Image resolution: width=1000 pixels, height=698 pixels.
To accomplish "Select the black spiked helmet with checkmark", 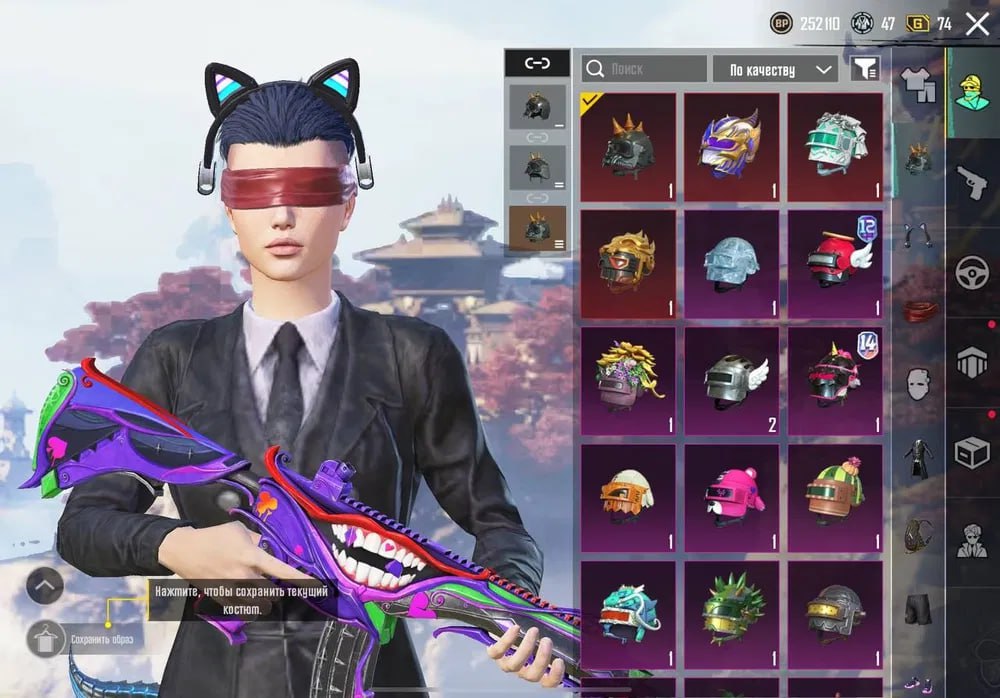I will (627, 147).
